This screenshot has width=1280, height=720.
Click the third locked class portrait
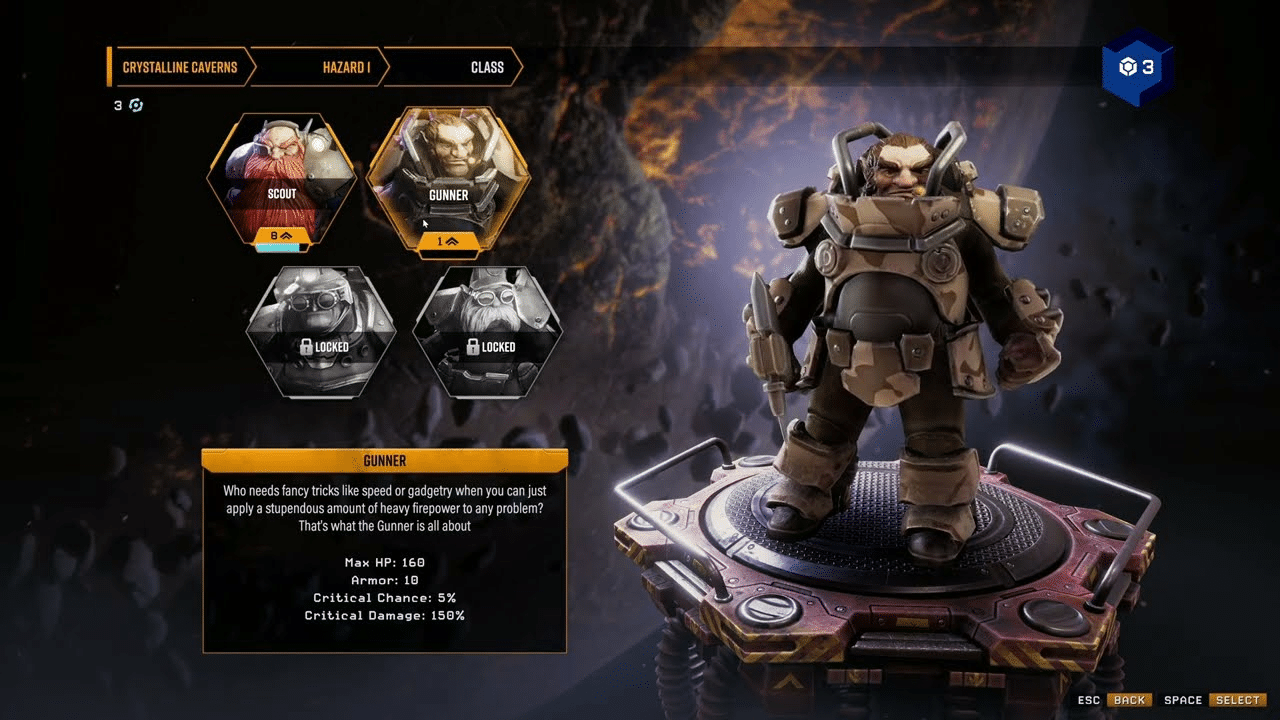[320, 330]
